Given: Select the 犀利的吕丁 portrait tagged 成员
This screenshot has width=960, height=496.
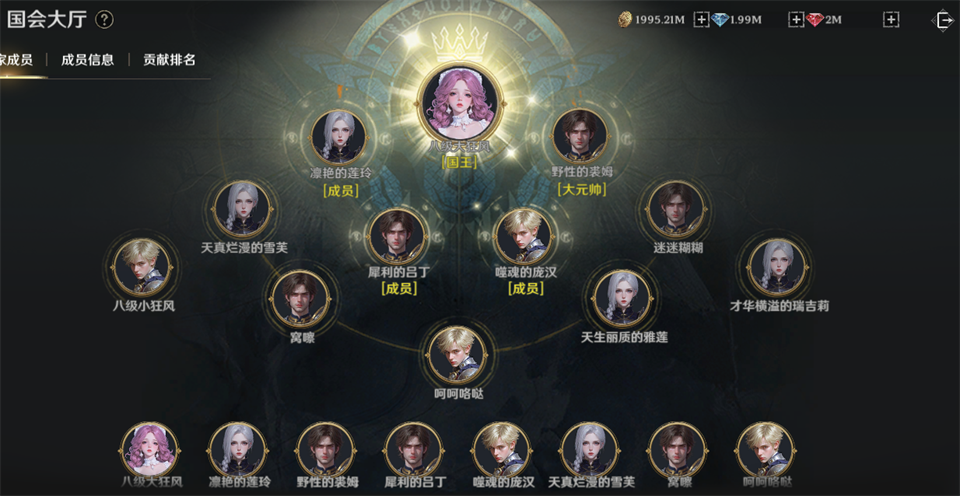Looking at the screenshot, I should [x=398, y=236].
